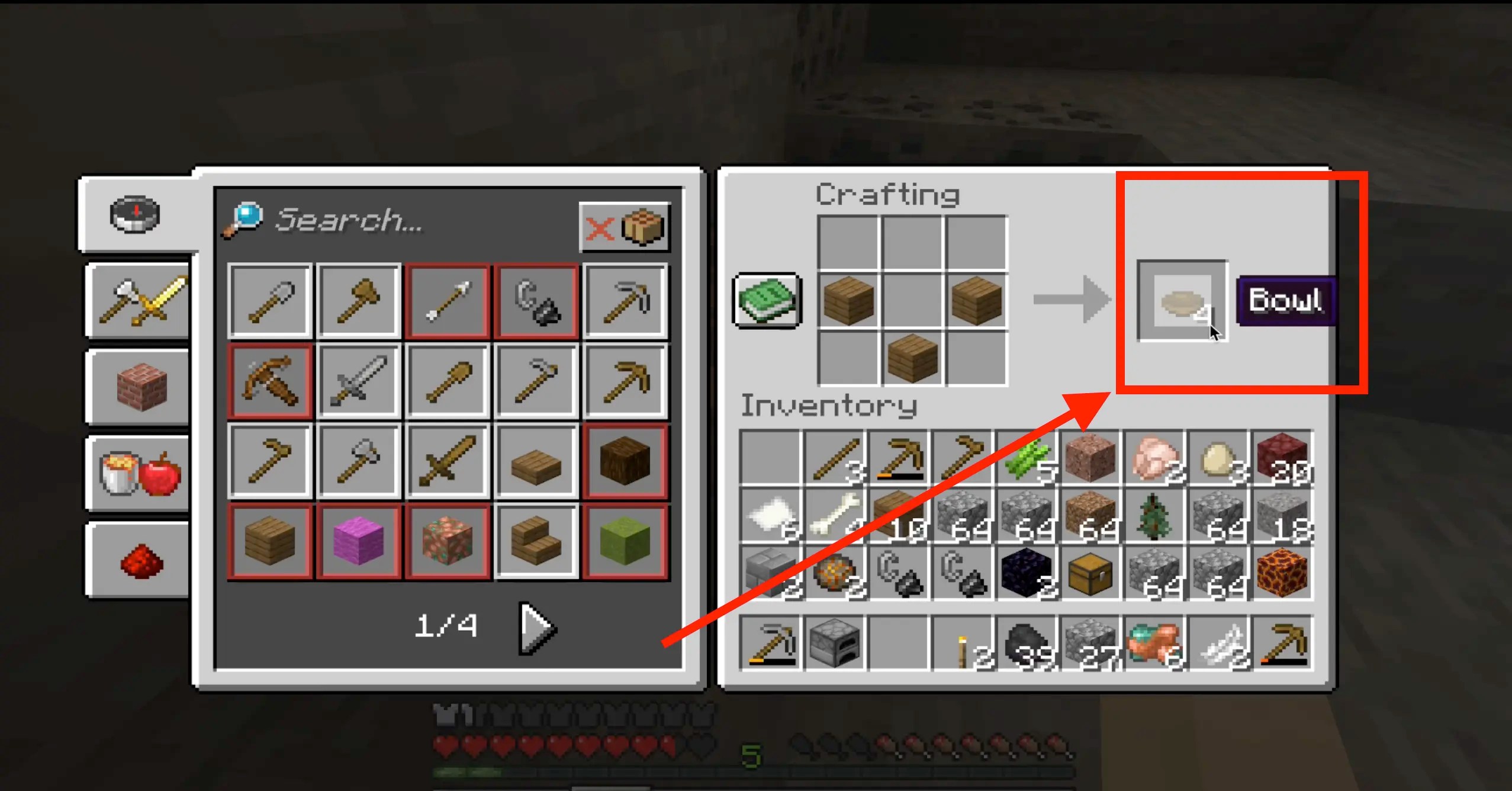Select the crossbow recipe
Image resolution: width=1512 pixels, height=791 pixels.
click(x=269, y=379)
